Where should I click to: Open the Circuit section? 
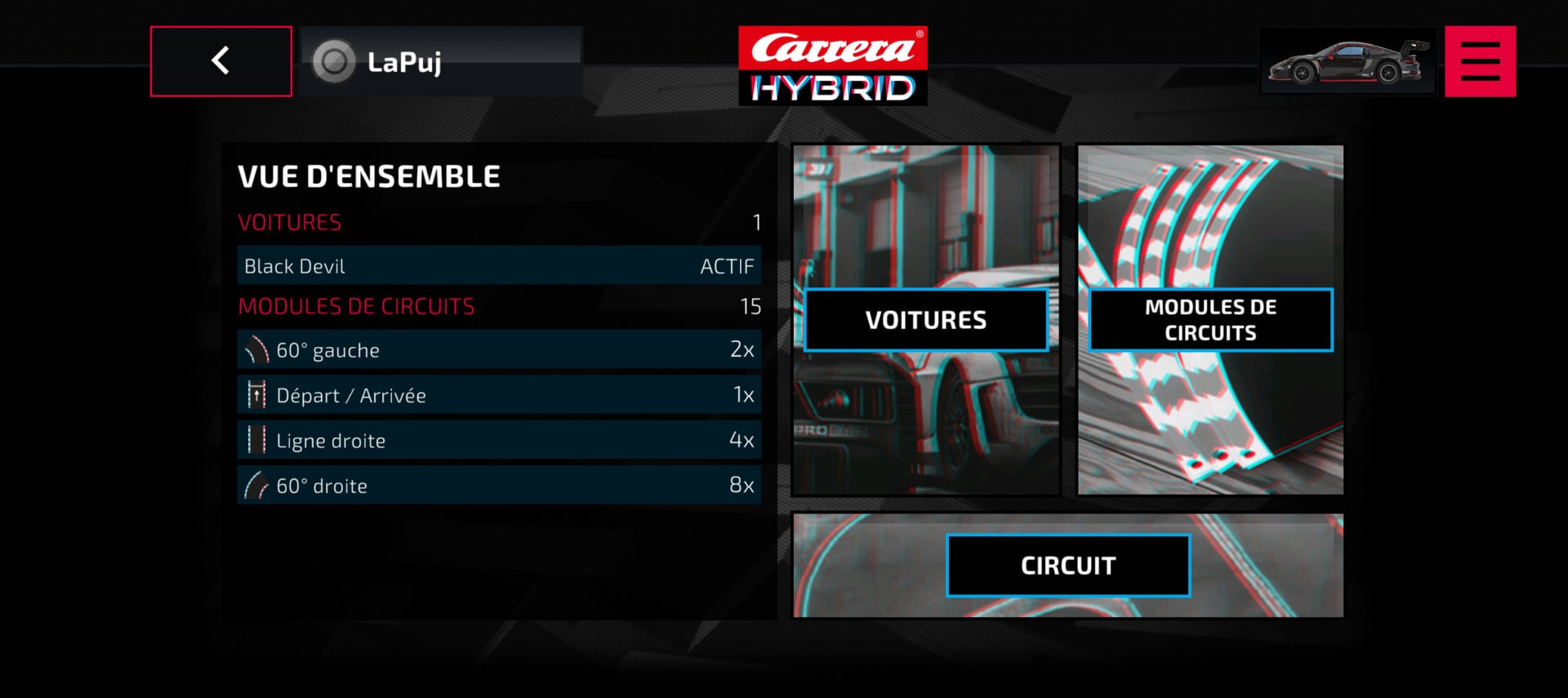(1067, 565)
